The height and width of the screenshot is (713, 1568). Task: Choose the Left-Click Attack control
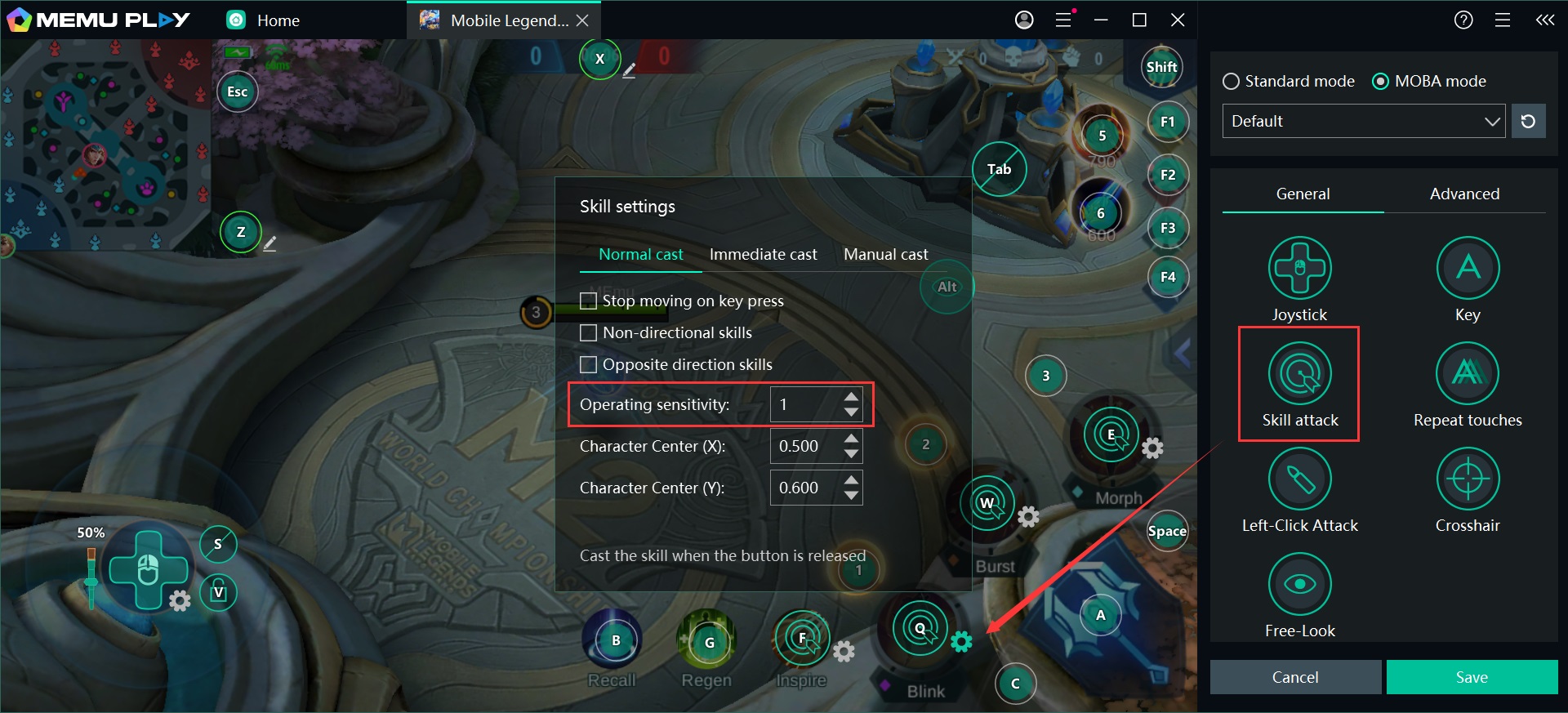[1299, 479]
